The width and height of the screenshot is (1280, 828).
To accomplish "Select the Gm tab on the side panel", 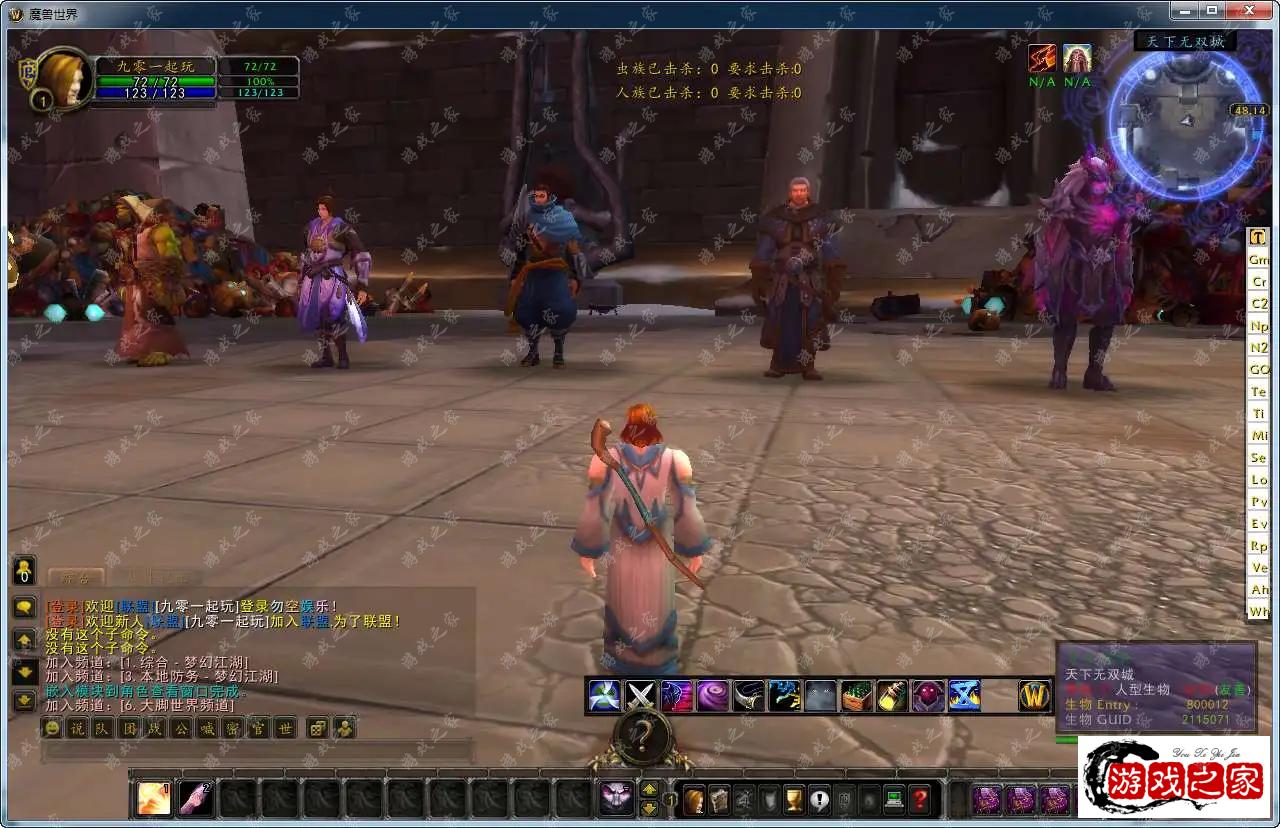I will (x=1258, y=259).
